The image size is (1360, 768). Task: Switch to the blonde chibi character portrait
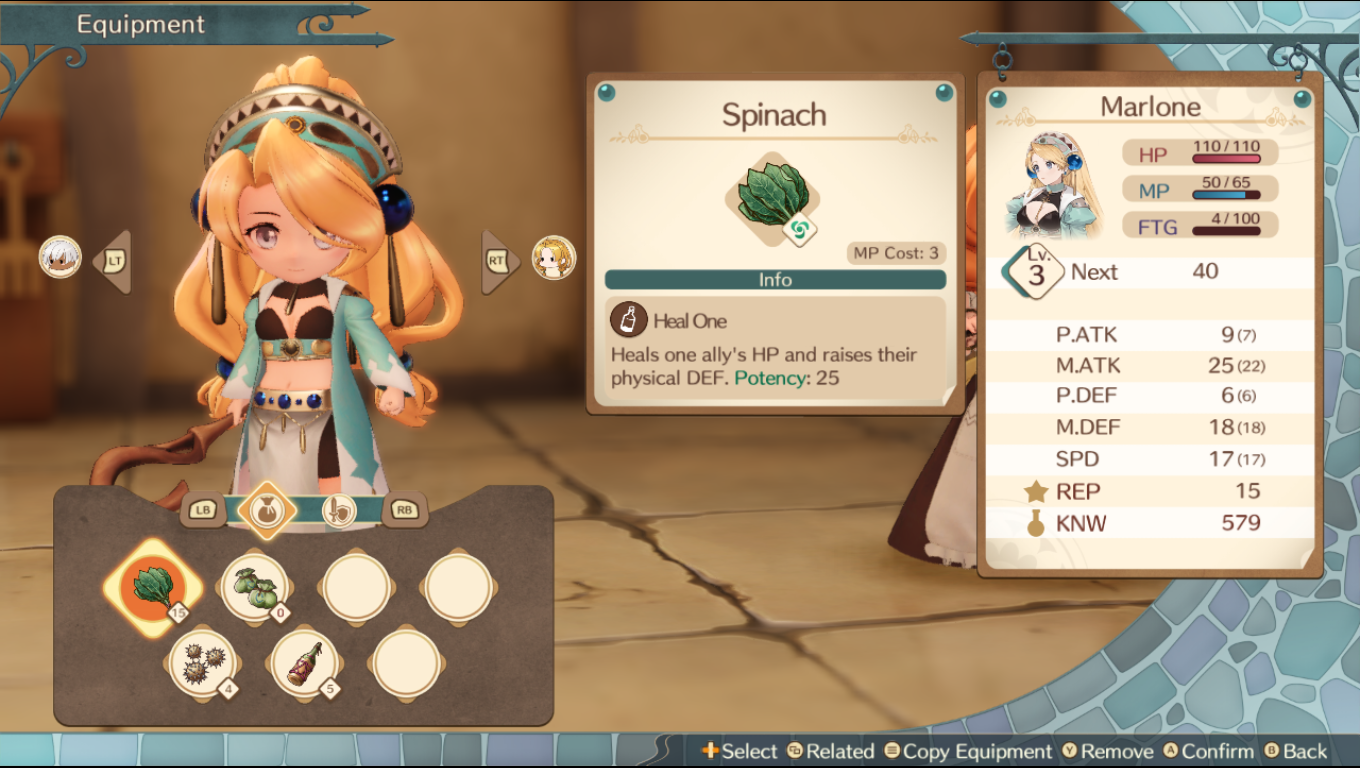click(553, 258)
